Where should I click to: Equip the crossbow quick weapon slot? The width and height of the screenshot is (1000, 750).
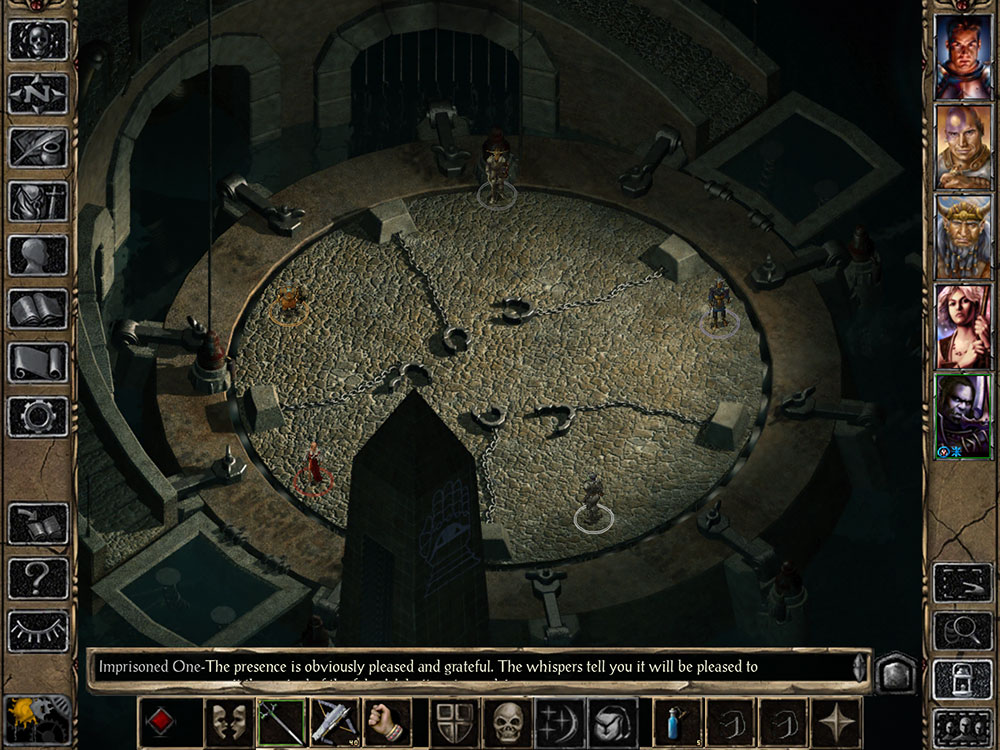334,722
